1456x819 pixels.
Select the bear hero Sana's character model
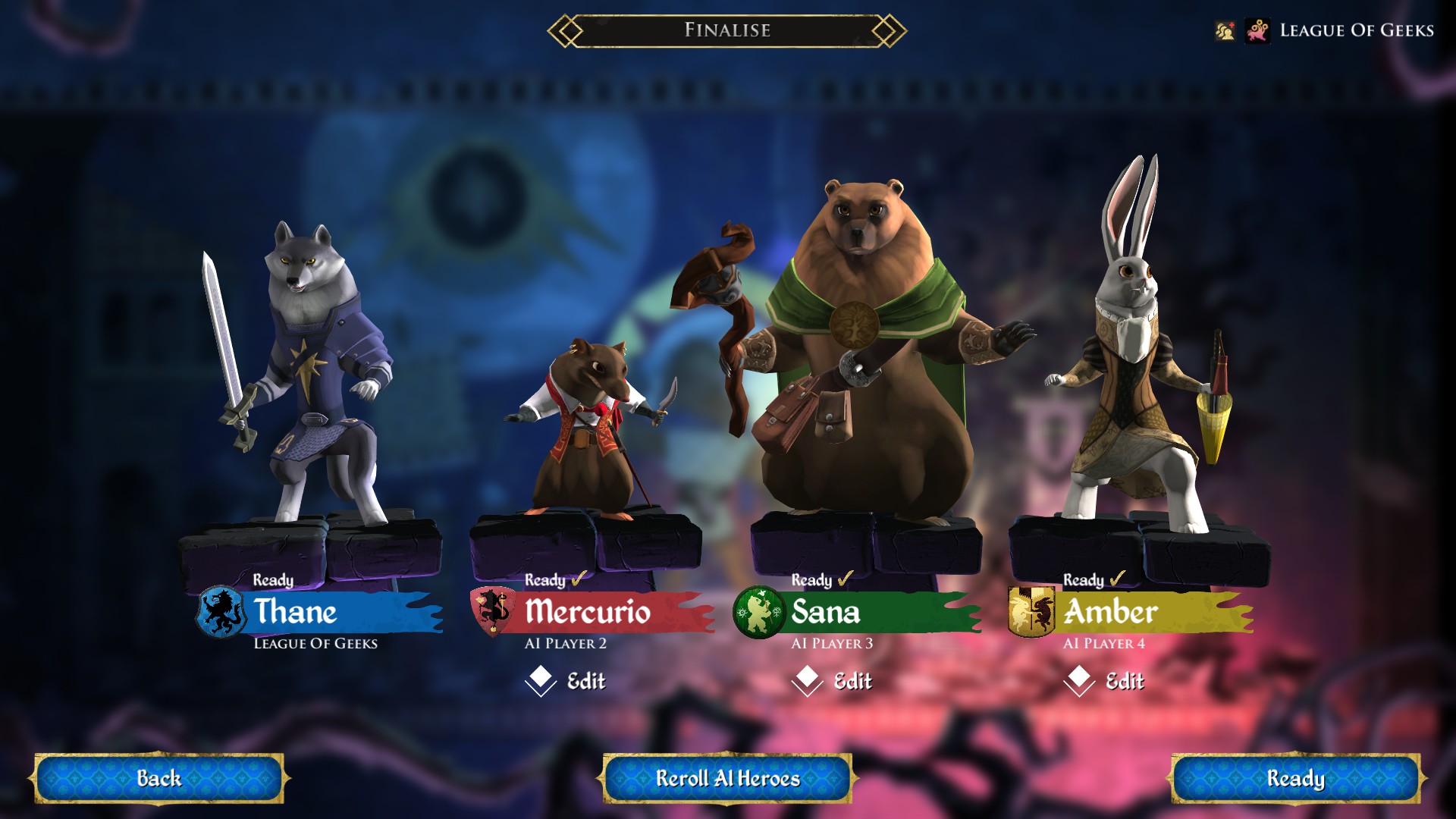click(861, 341)
